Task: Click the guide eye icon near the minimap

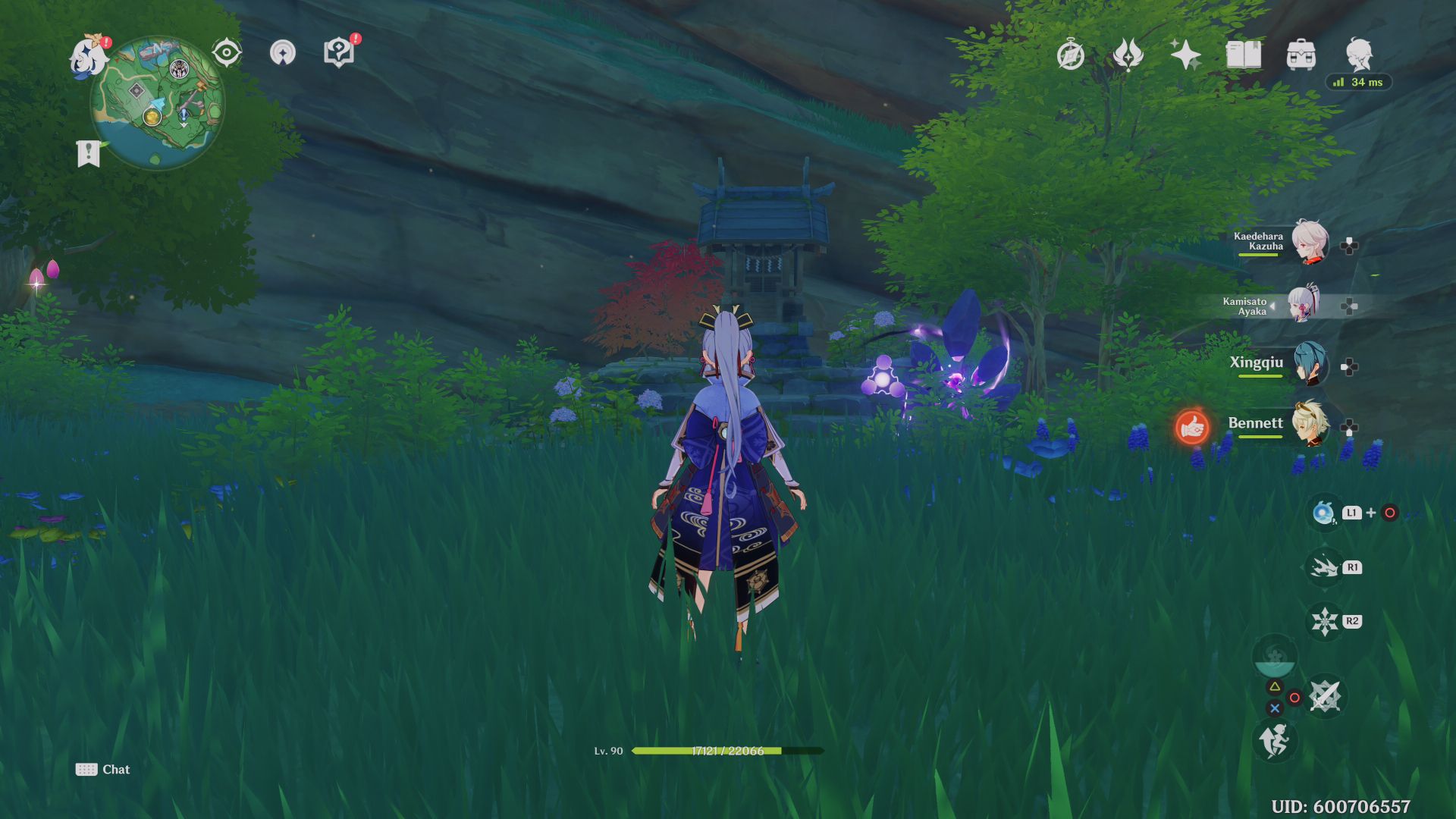Action: (x=225, y=52)
